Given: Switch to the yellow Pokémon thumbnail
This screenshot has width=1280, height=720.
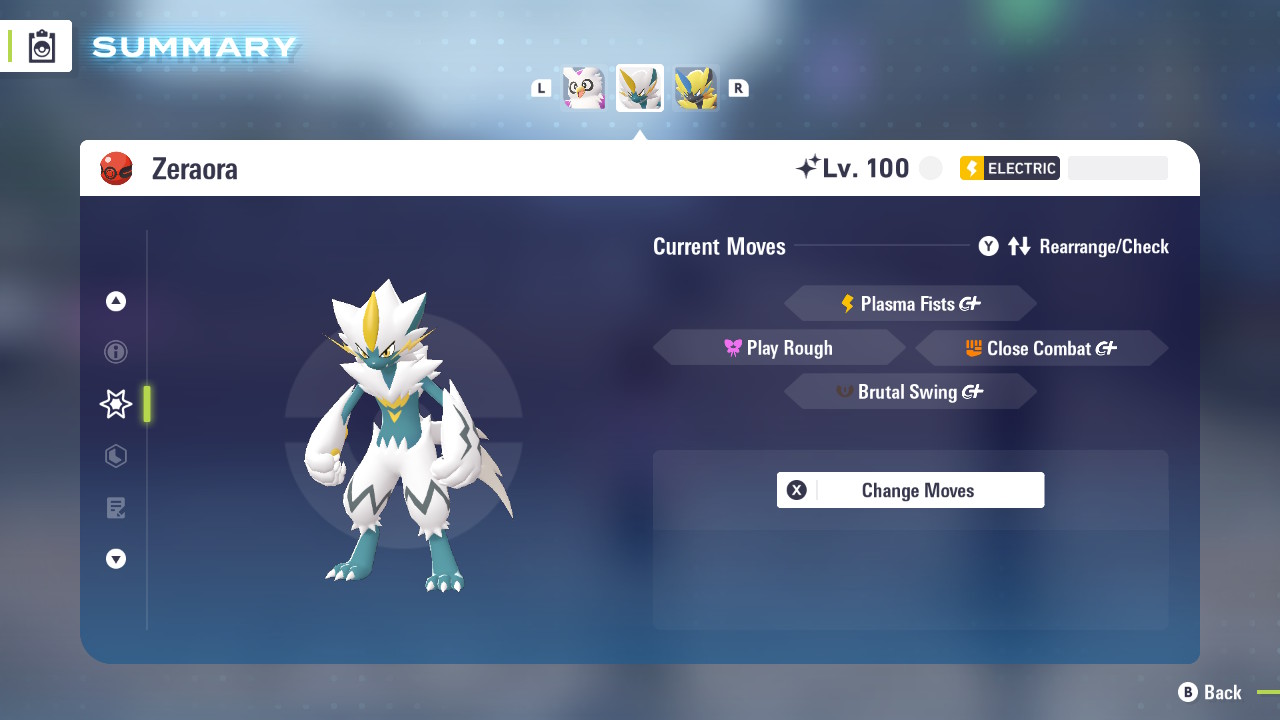Looking at the screenshot, I should 696,88.
